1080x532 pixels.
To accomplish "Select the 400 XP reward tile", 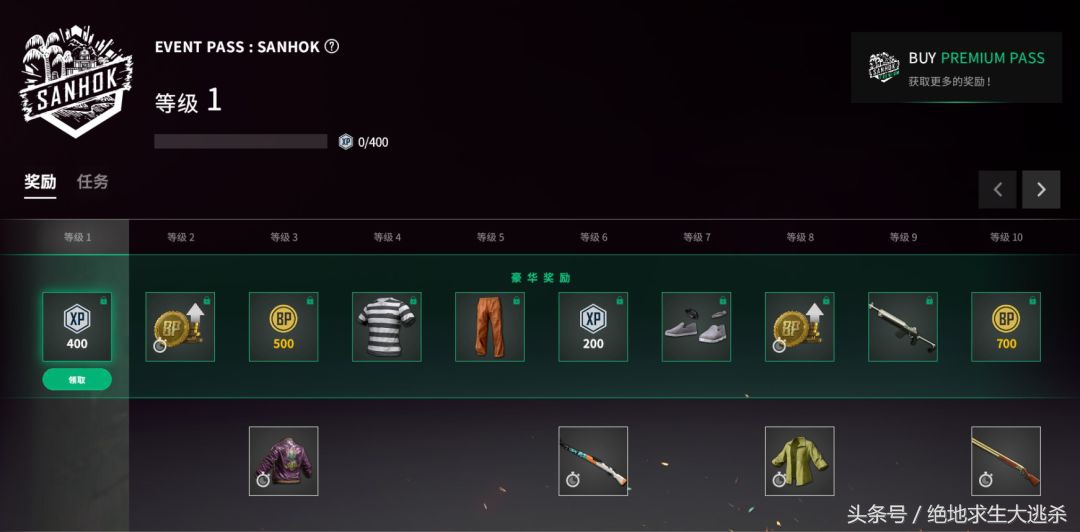I will click(77, 327).
